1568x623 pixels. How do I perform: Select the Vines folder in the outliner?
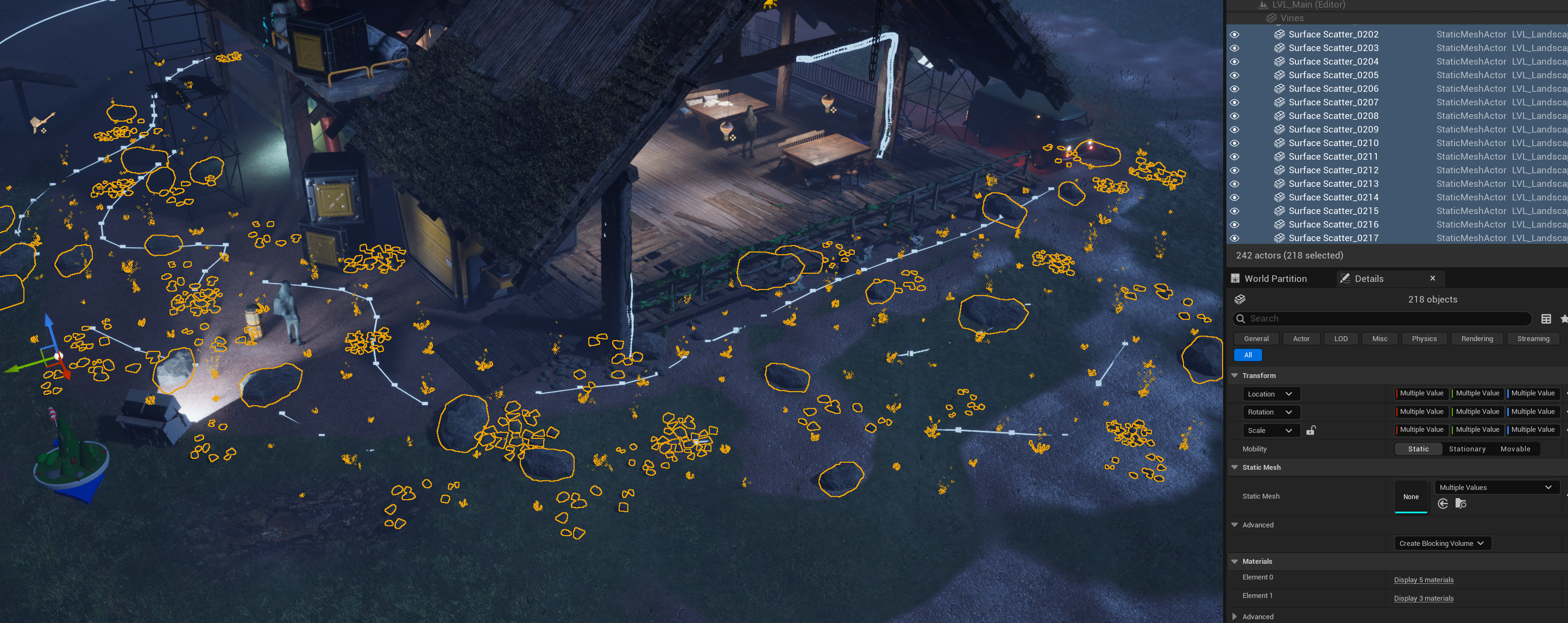tap(1292, 18)
